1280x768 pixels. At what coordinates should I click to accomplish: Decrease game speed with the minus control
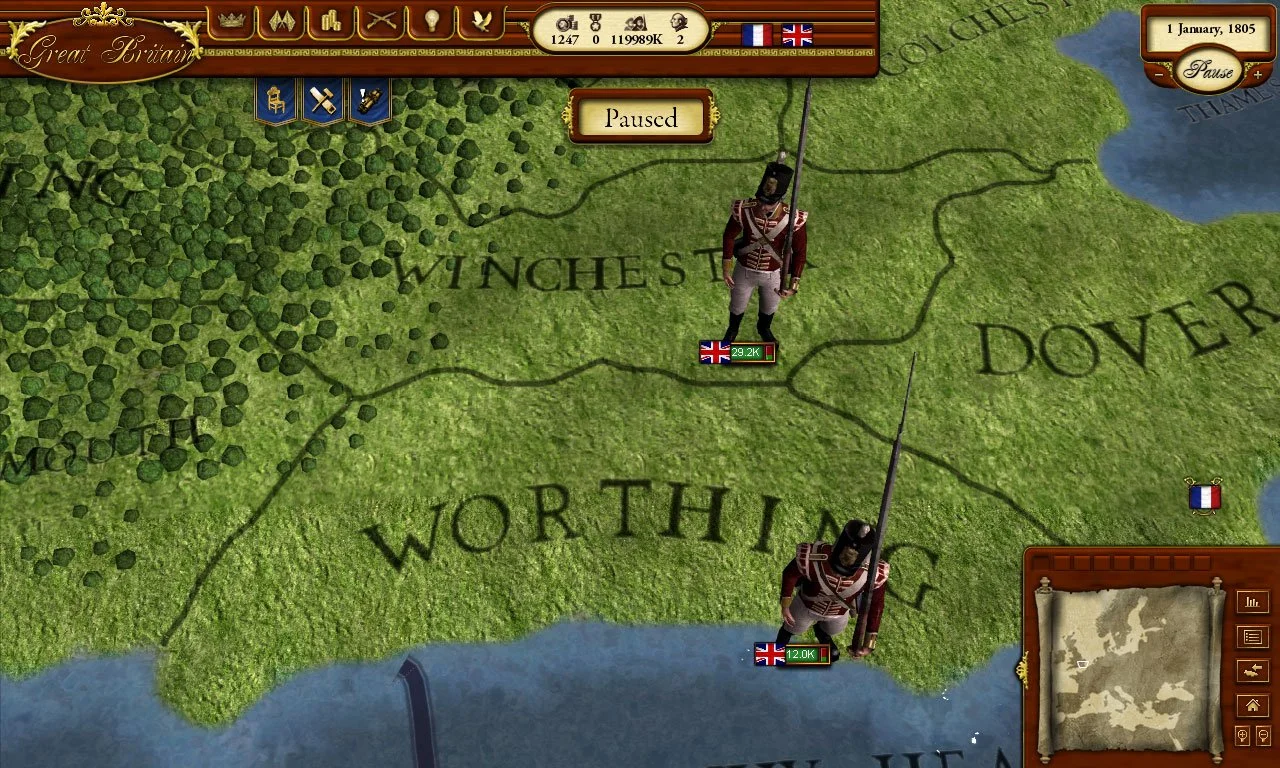coord(1158,73)
